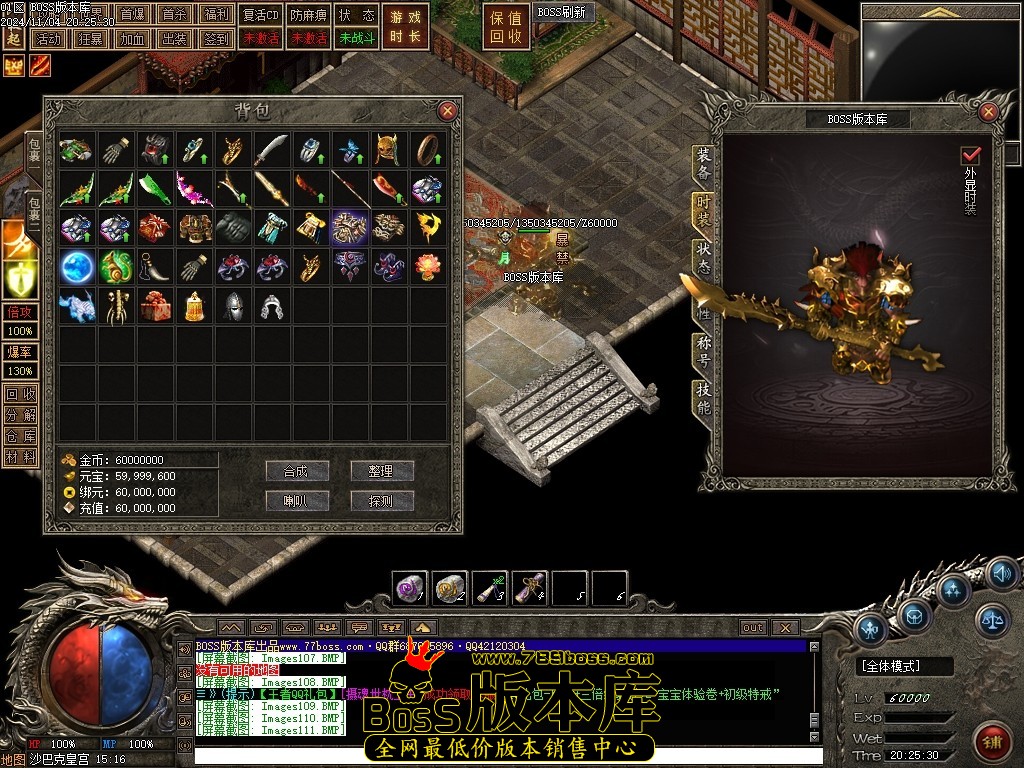Switch to the 装备 equipment tab

704,164
